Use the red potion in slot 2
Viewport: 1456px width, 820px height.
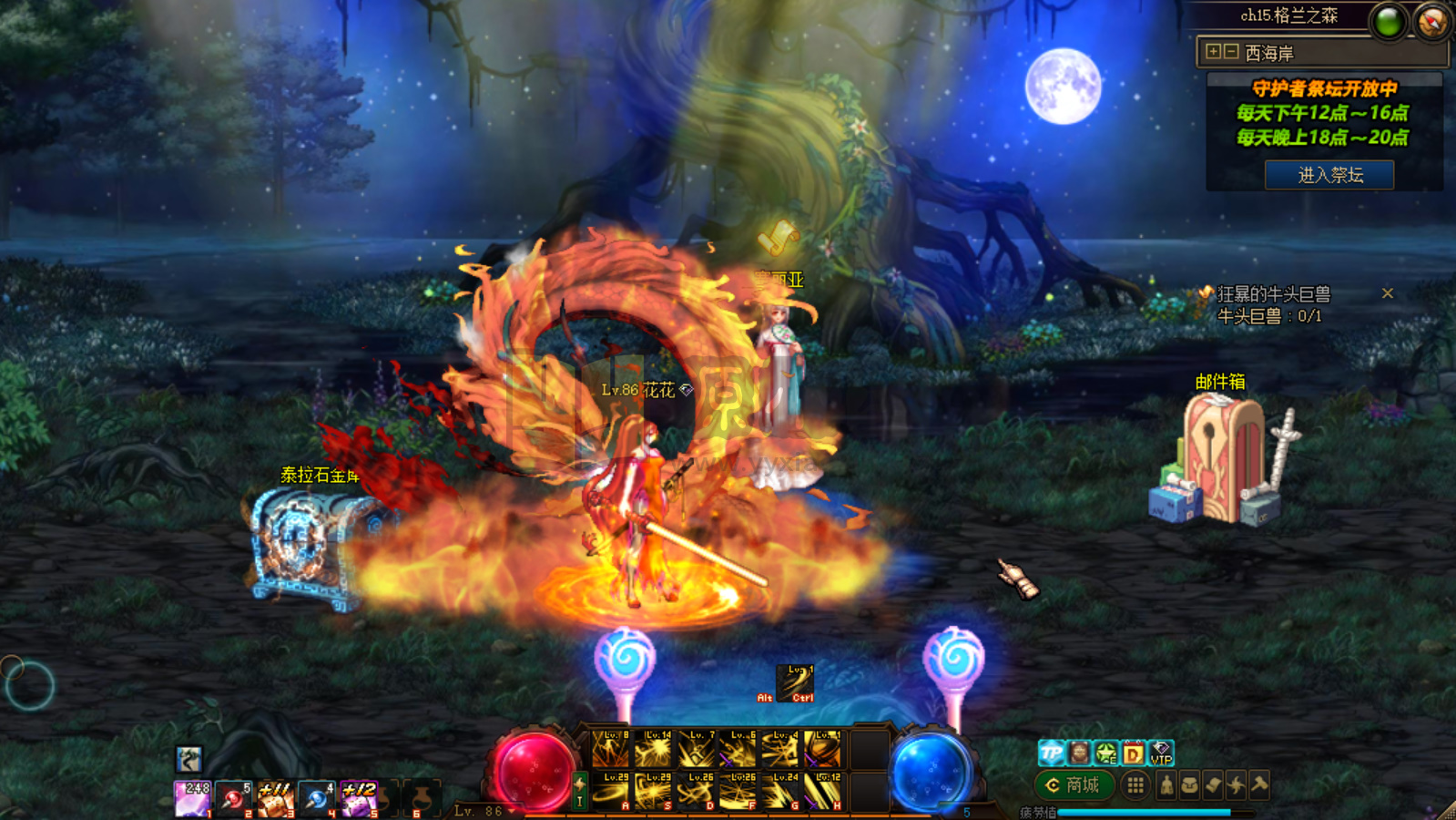234,799
